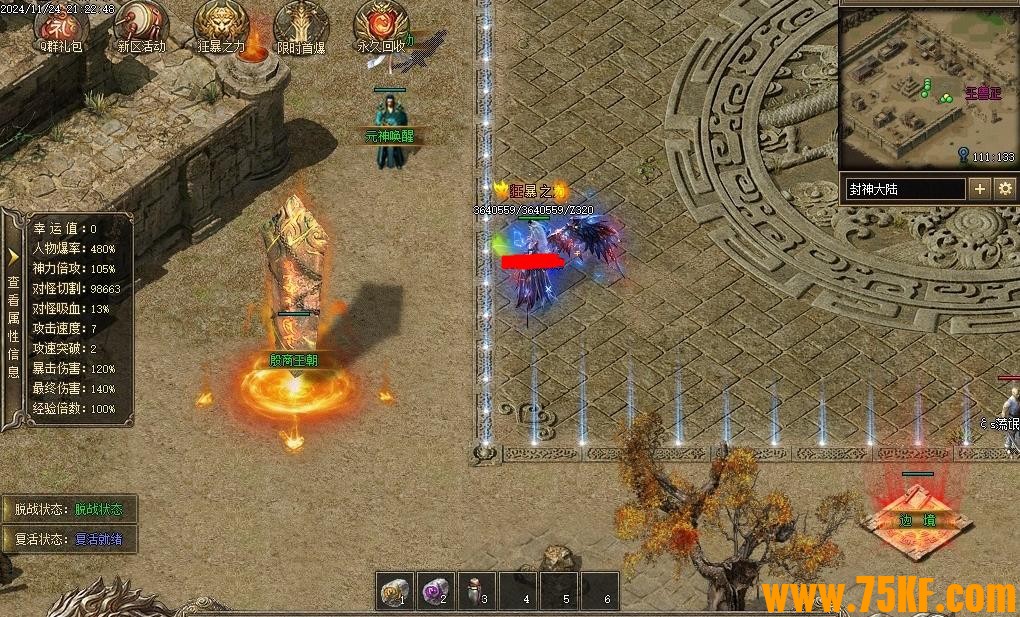Screen dimensions: 1020x617
Task: Click the 脱战状态 combat status row
Action: point(68,509)
